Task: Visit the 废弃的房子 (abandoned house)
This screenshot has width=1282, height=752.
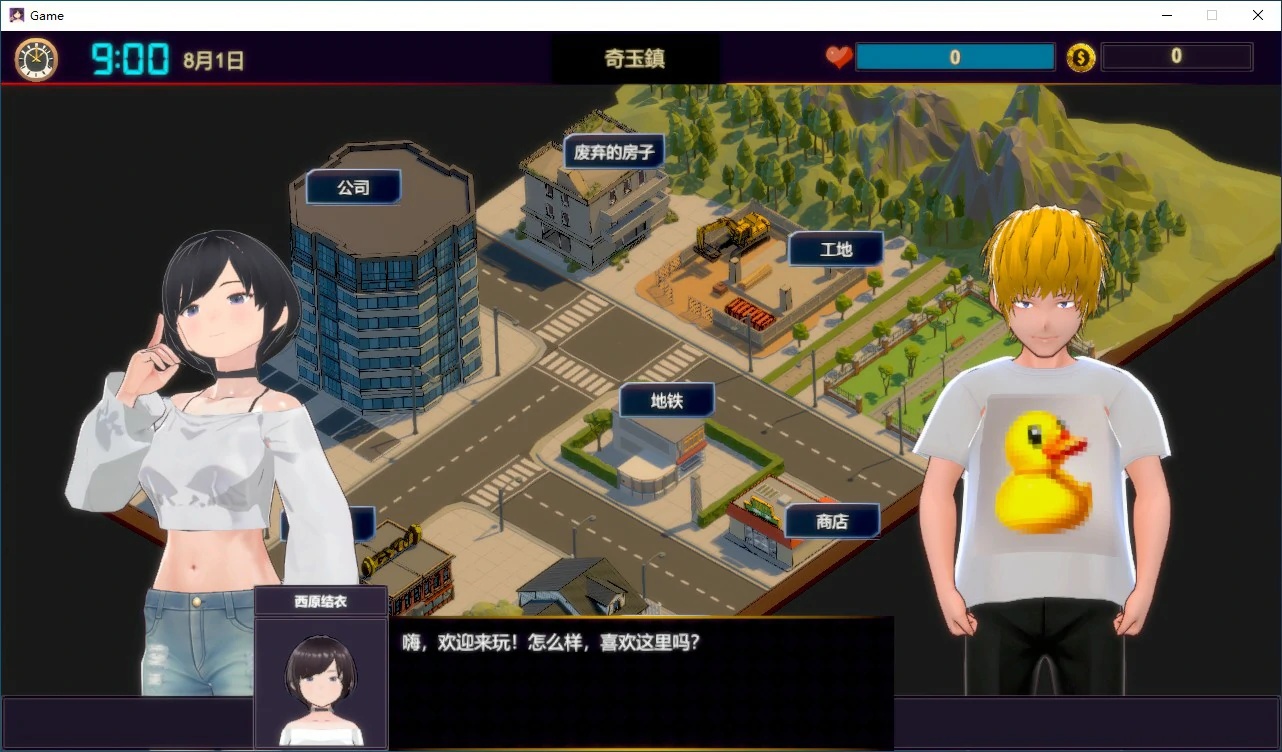Action: point(613,151)
